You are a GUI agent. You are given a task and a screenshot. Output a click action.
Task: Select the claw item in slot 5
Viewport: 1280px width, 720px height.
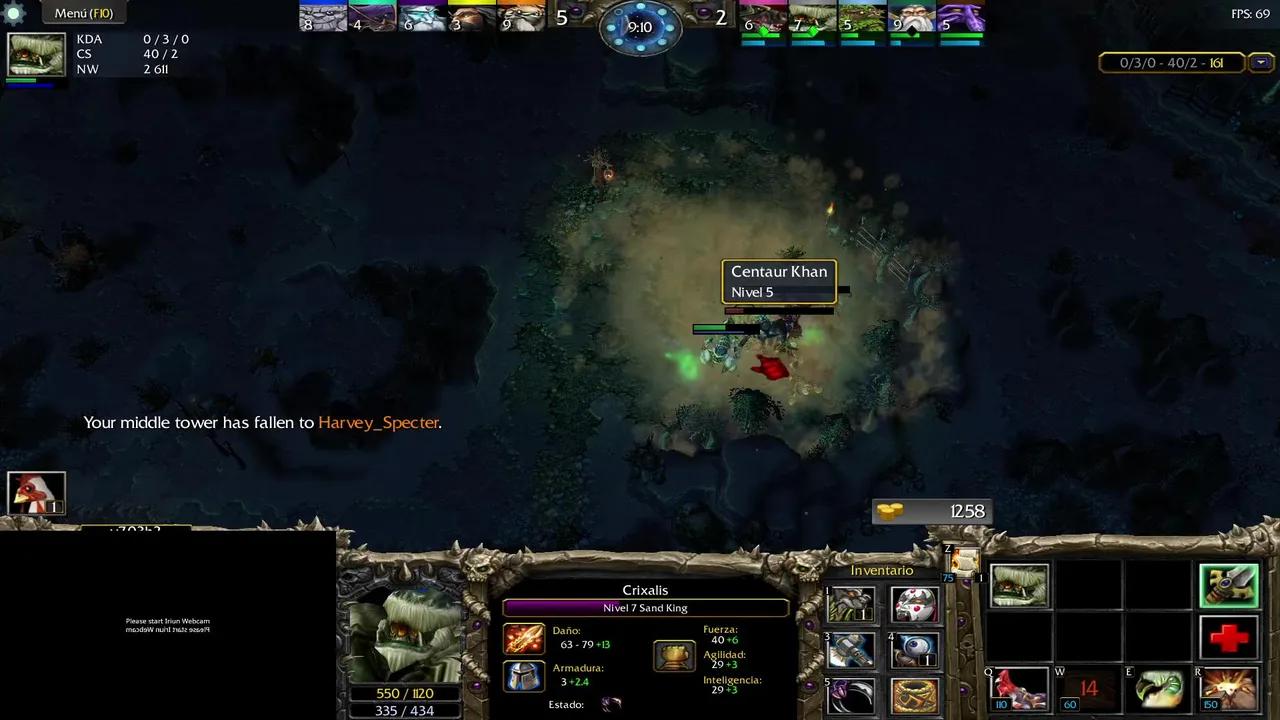[x=852, y=696]
